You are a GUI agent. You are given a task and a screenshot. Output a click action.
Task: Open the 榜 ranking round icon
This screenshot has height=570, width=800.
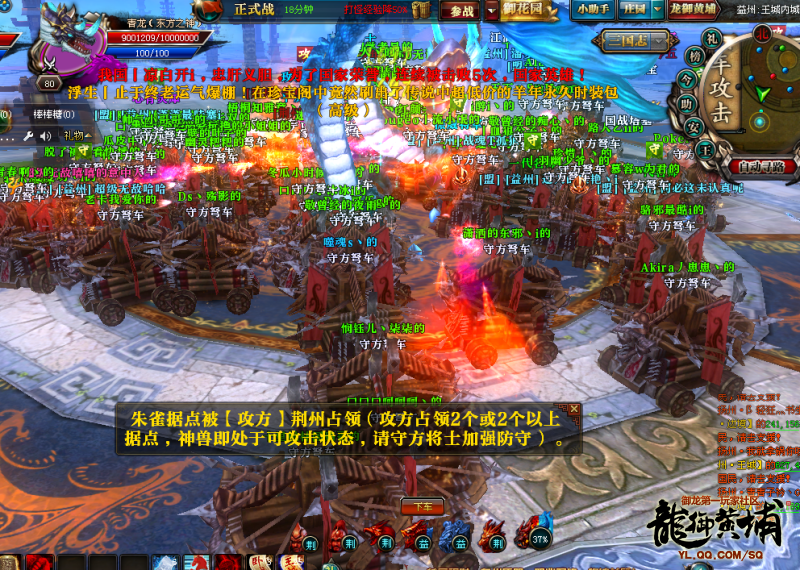(x=695, y=55)
